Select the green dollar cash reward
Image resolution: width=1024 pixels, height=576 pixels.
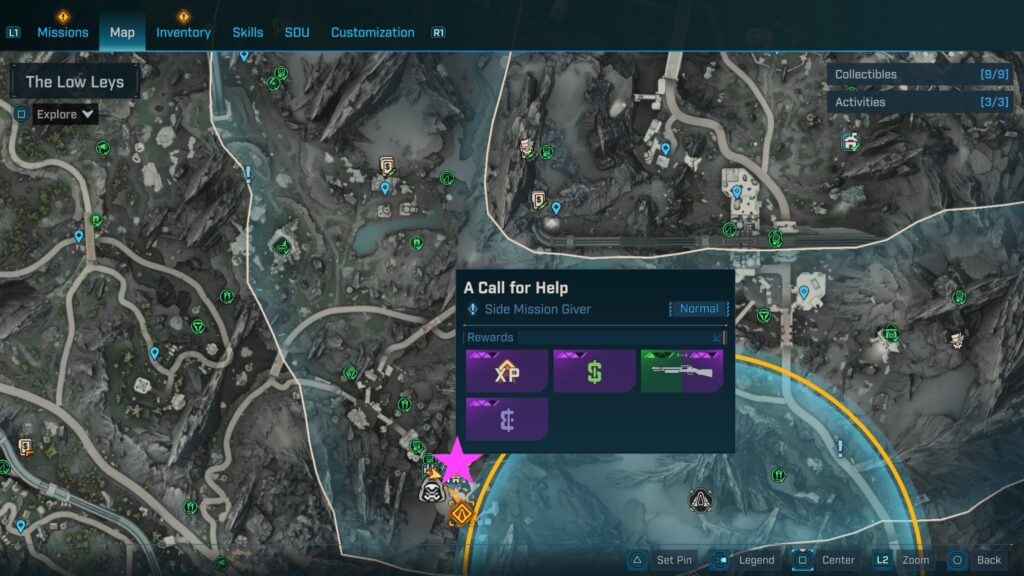coord(594,371)
